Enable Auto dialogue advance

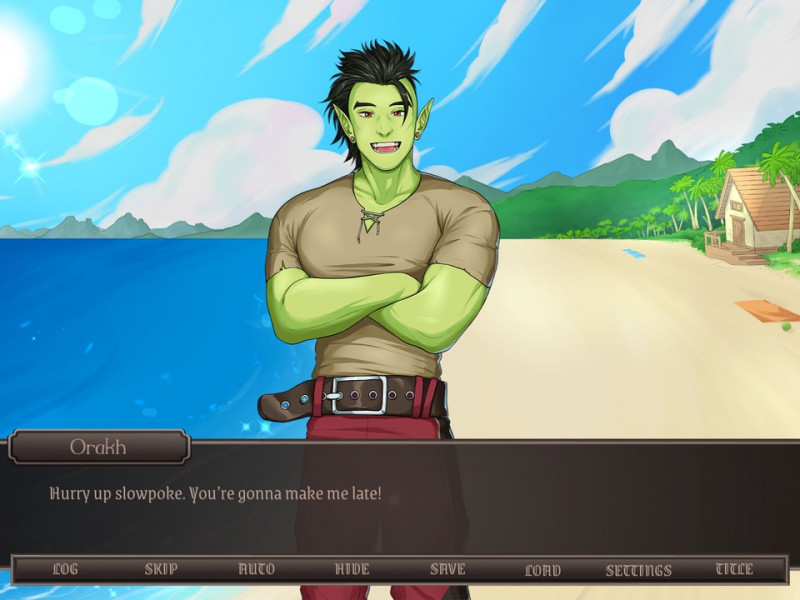[256, 569]
